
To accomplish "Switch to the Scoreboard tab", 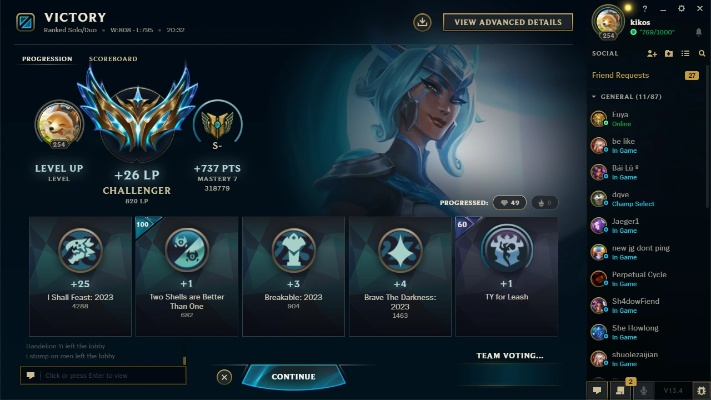I will pos(113,59).
